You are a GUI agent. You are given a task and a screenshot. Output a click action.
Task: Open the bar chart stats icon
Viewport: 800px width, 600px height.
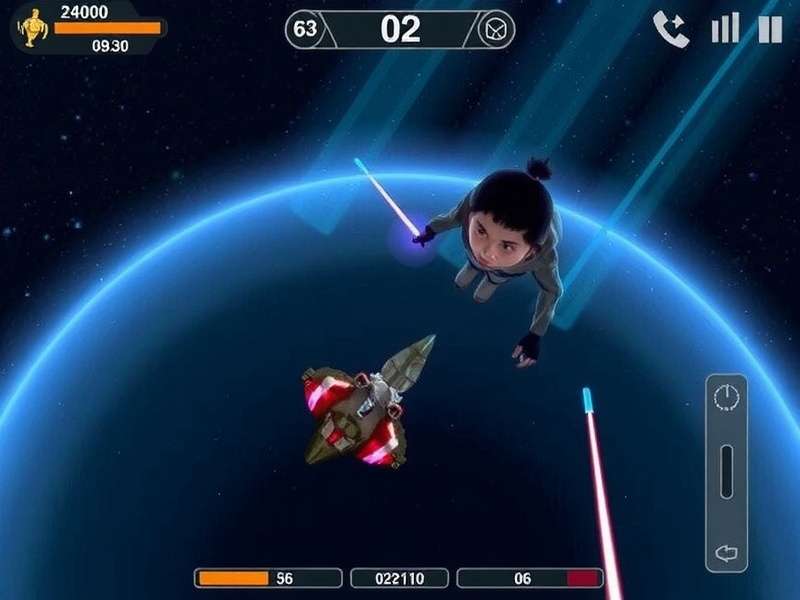[725, 29]
